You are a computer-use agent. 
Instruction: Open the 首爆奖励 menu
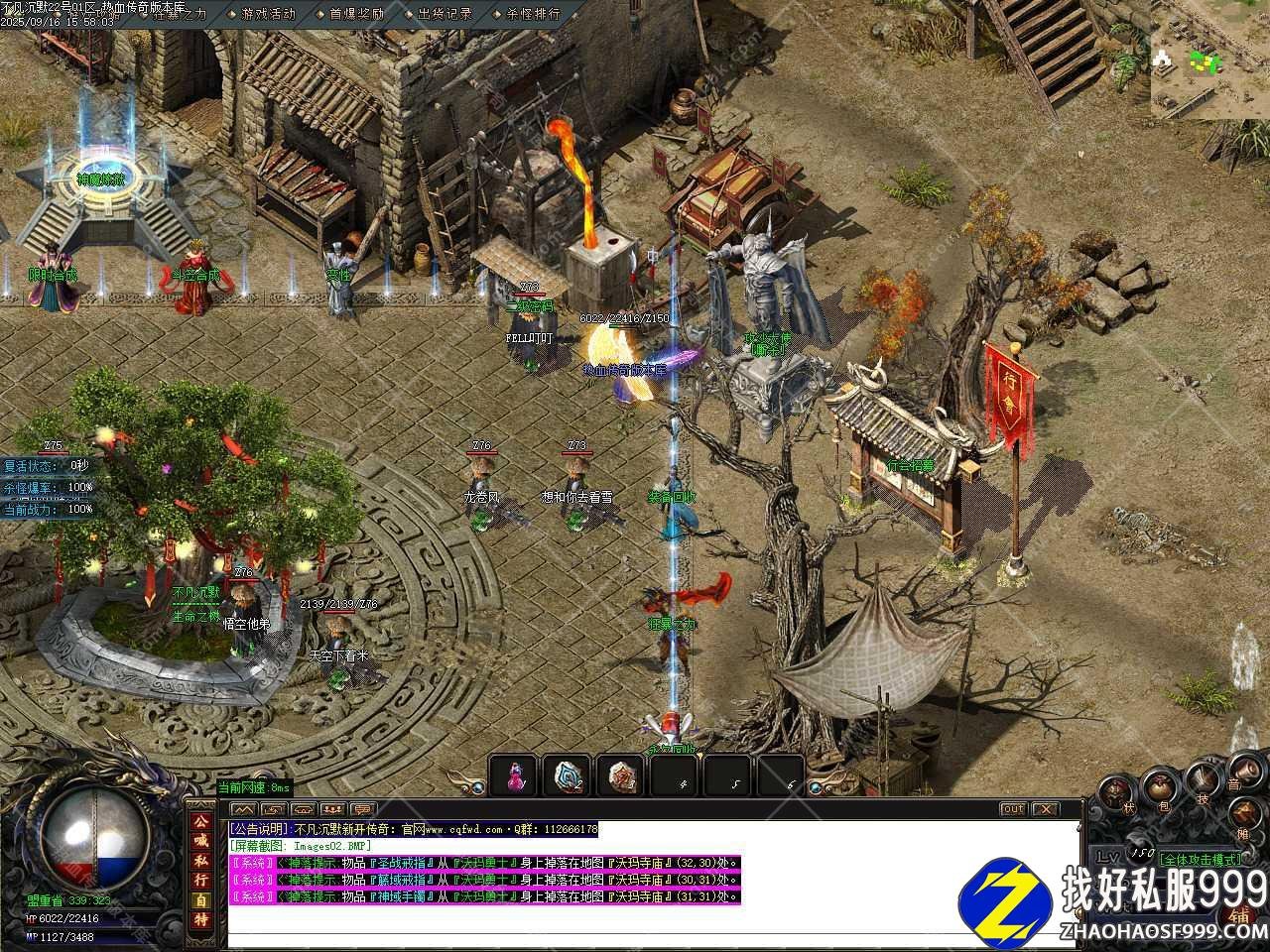pyautogui.click(x=356, y=14)
